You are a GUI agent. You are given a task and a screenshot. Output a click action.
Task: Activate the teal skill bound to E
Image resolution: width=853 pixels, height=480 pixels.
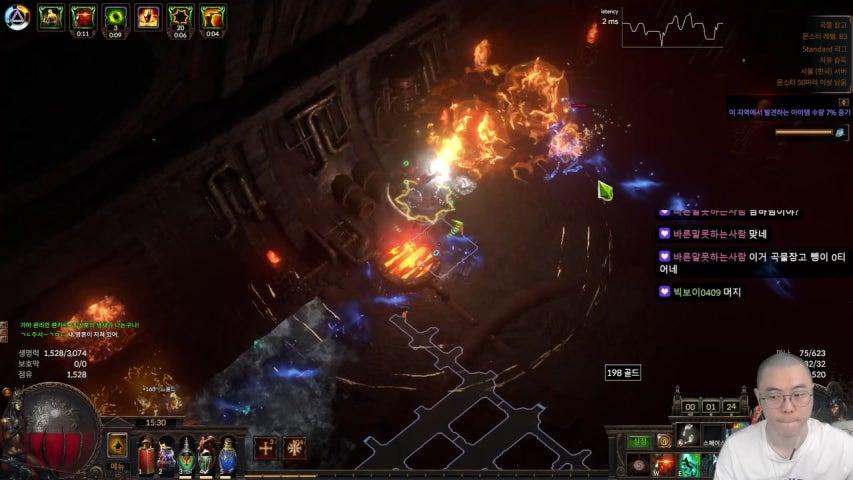pos(690,465)
